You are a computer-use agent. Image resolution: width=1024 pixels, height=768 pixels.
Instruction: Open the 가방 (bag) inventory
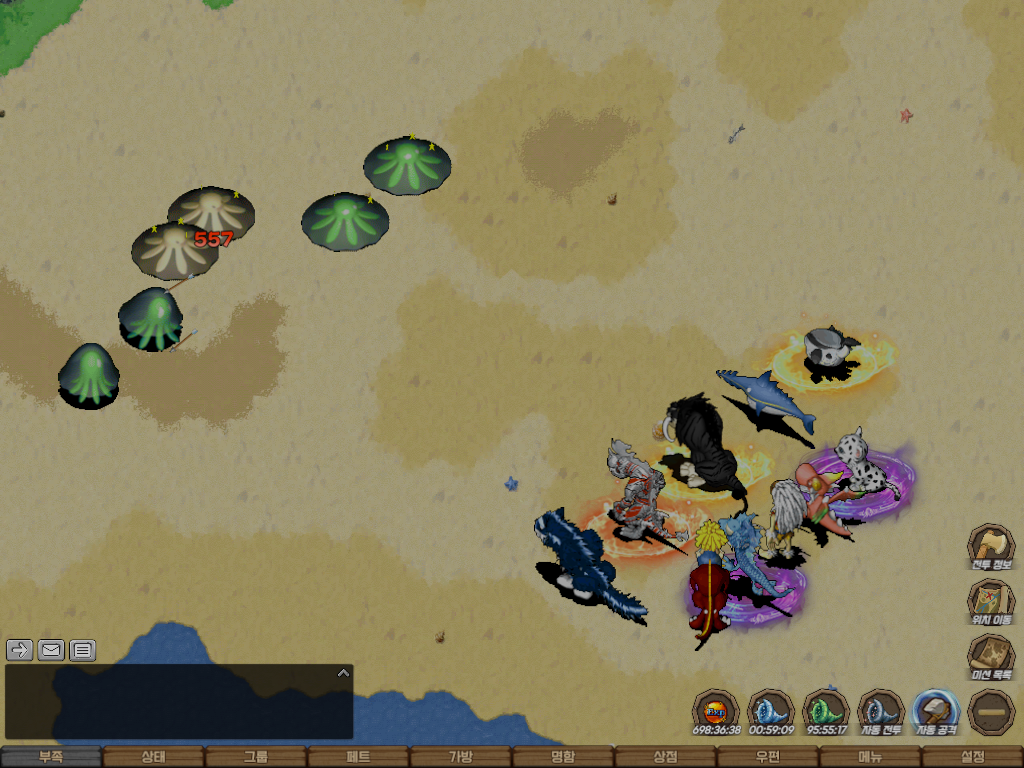pos(460,757)
